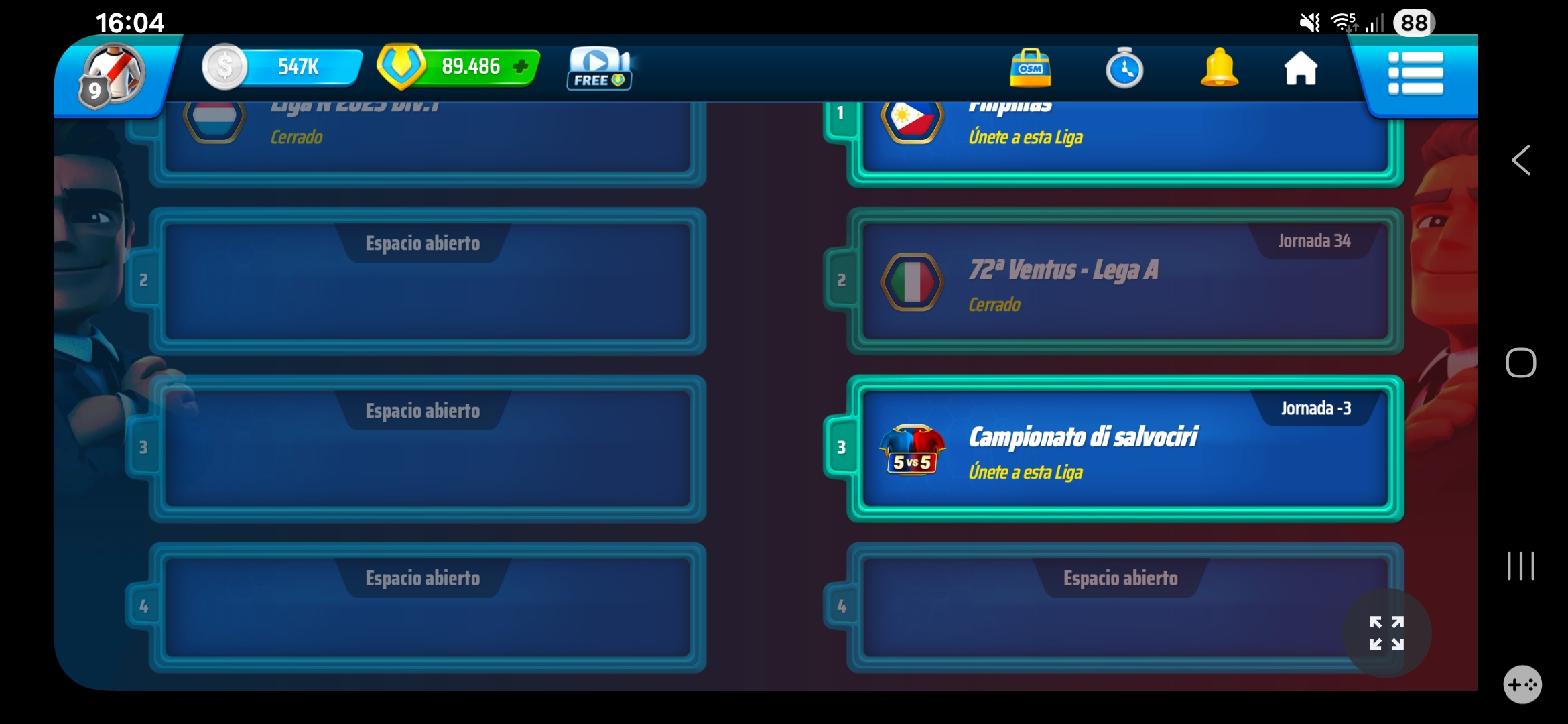Open the timers stopwatch overview
This screenshot has height=724, width=1568.
pos(1124,69)
